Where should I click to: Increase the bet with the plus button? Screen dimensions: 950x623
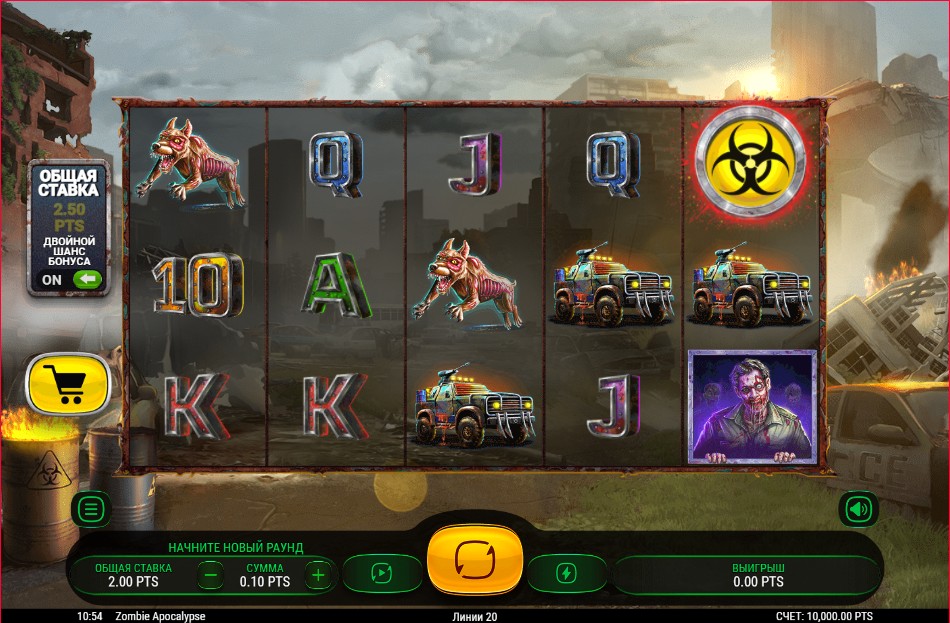pyautogui.click(x=318, y=574)
